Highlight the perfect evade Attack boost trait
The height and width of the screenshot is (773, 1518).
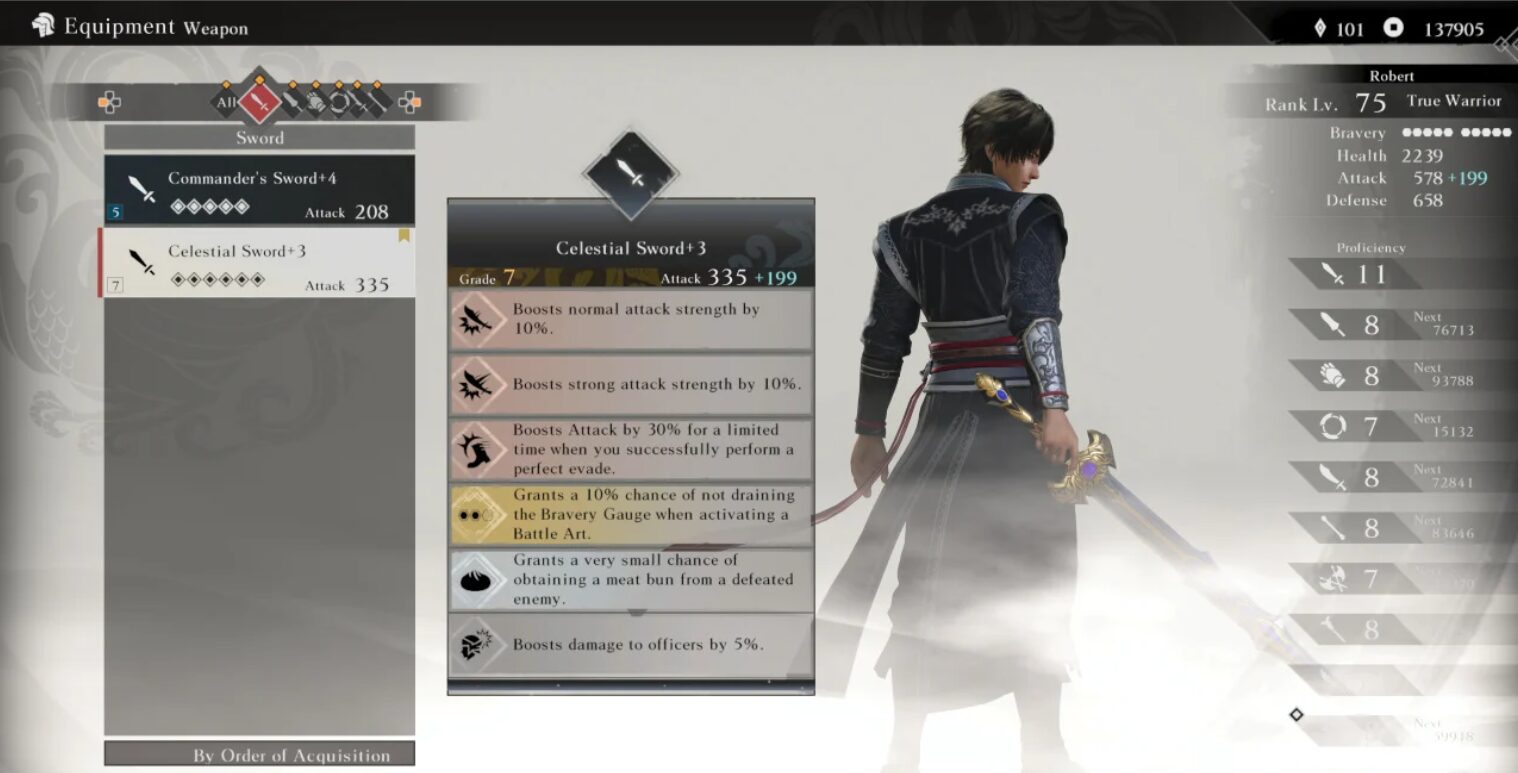pos(630,450)
